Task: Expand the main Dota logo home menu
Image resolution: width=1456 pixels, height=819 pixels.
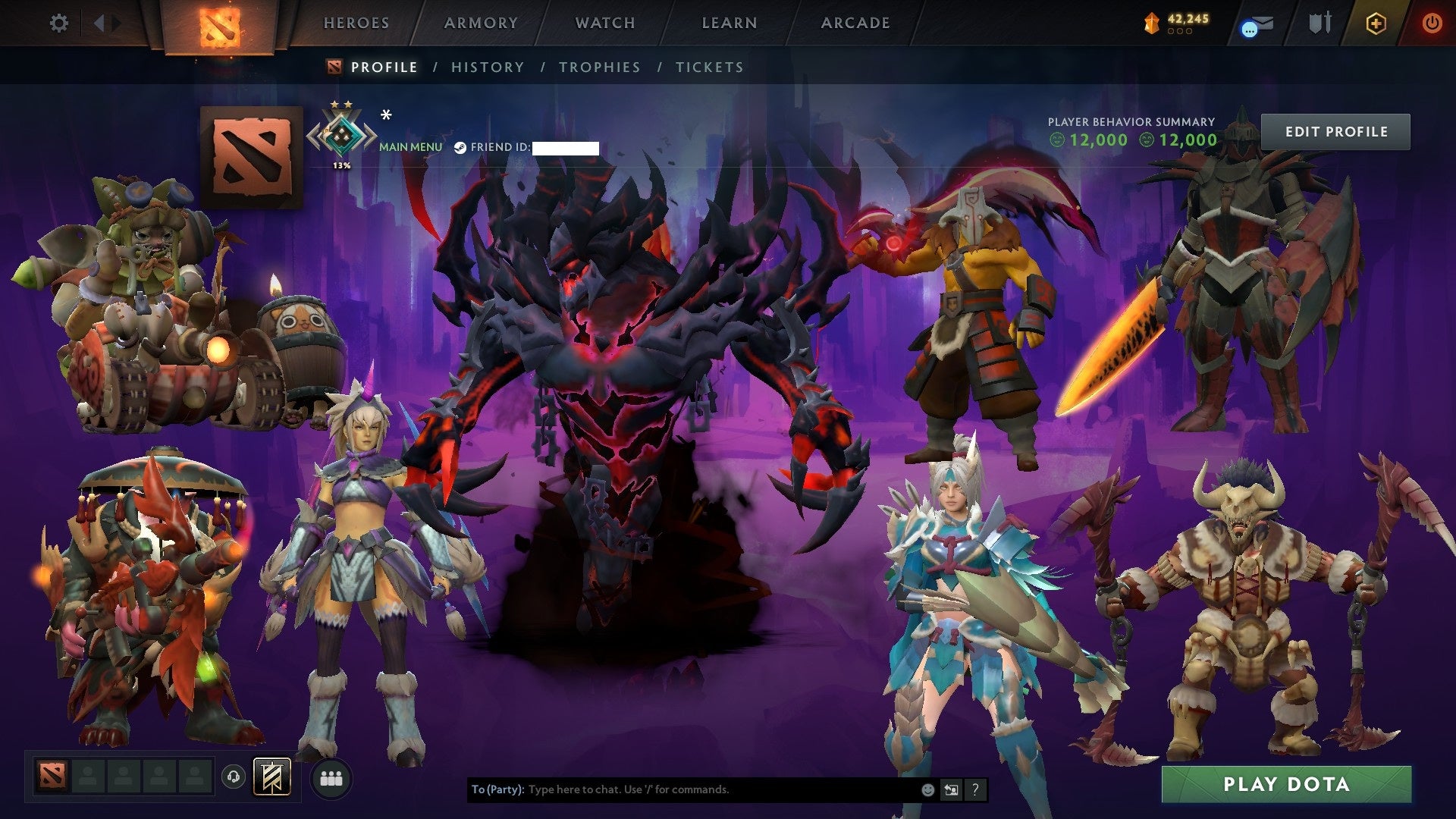Action: (x=220, y=27)
